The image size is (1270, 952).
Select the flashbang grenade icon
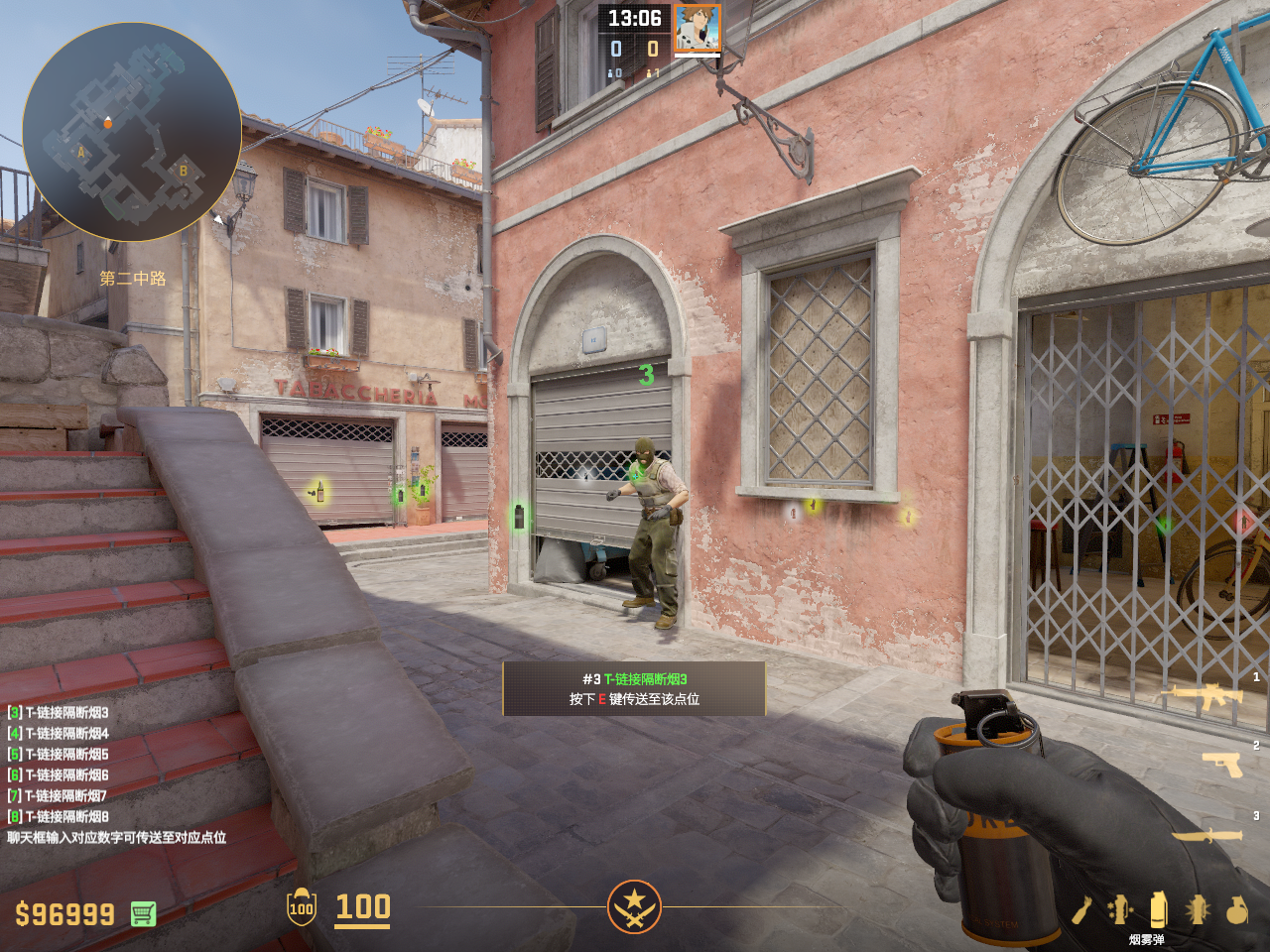click(x=1198, y=909)
